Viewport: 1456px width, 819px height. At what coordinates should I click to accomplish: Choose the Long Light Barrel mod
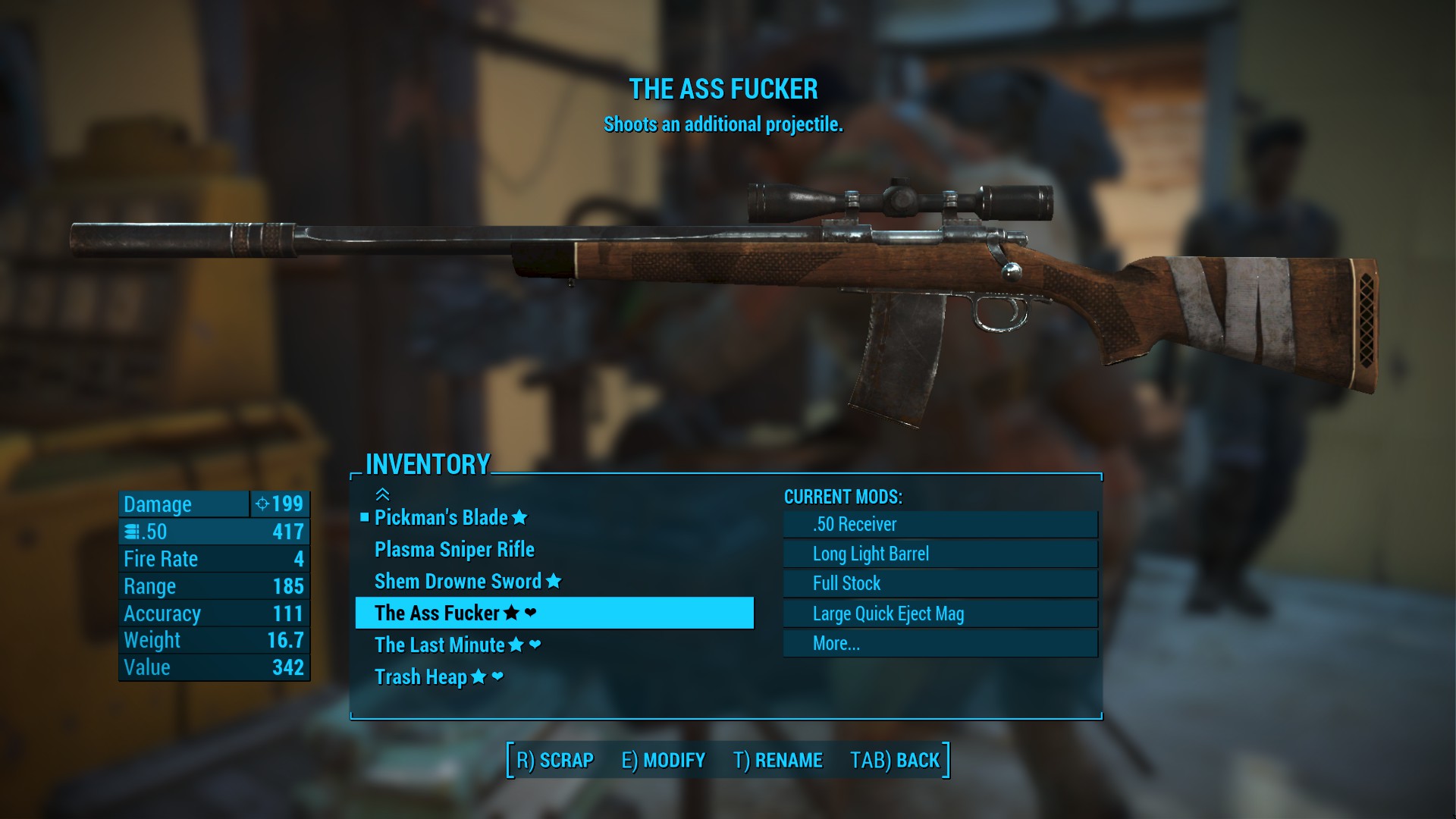[x=940, y=554]
